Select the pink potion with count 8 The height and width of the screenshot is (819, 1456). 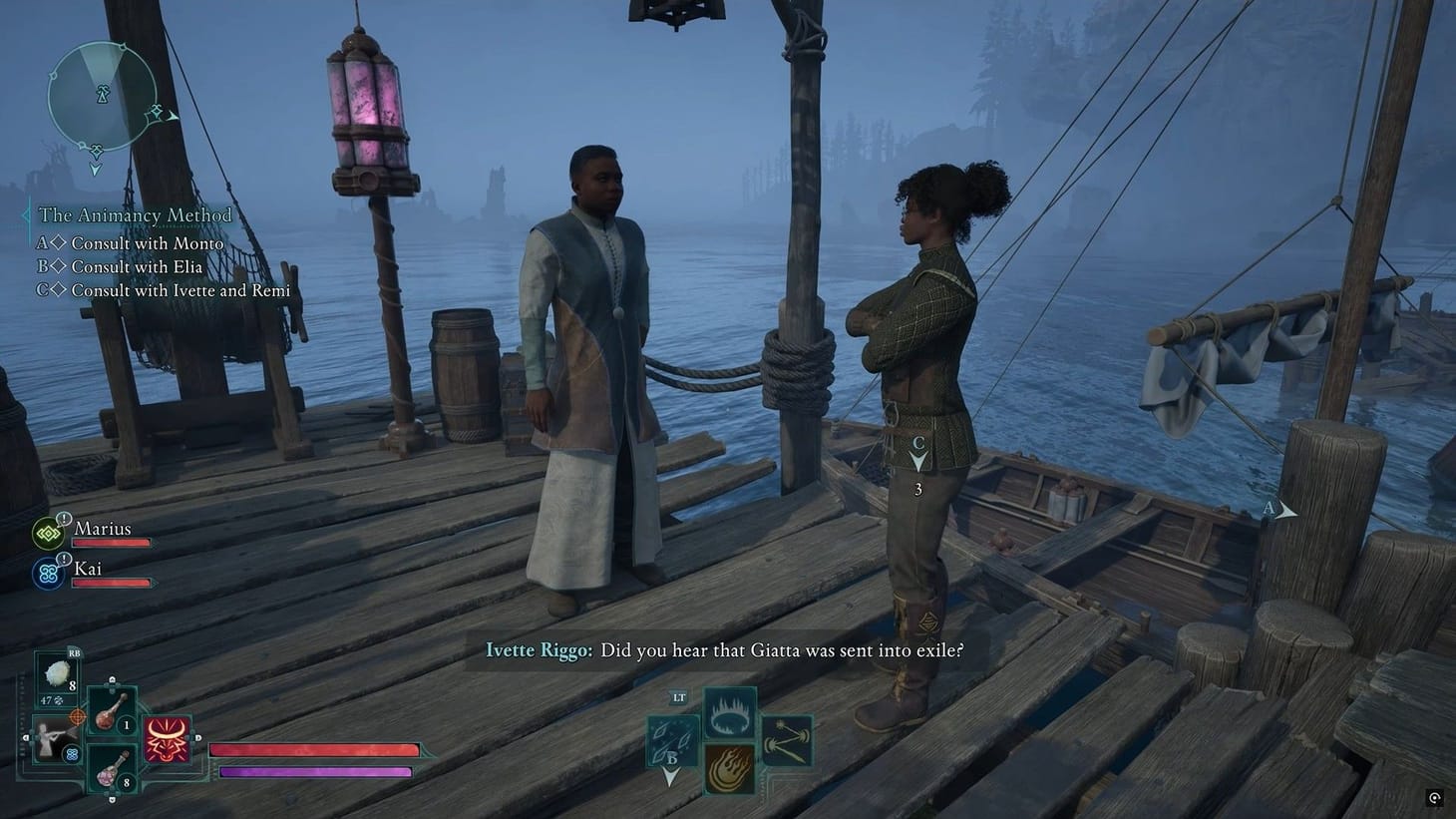click(110, 774)
